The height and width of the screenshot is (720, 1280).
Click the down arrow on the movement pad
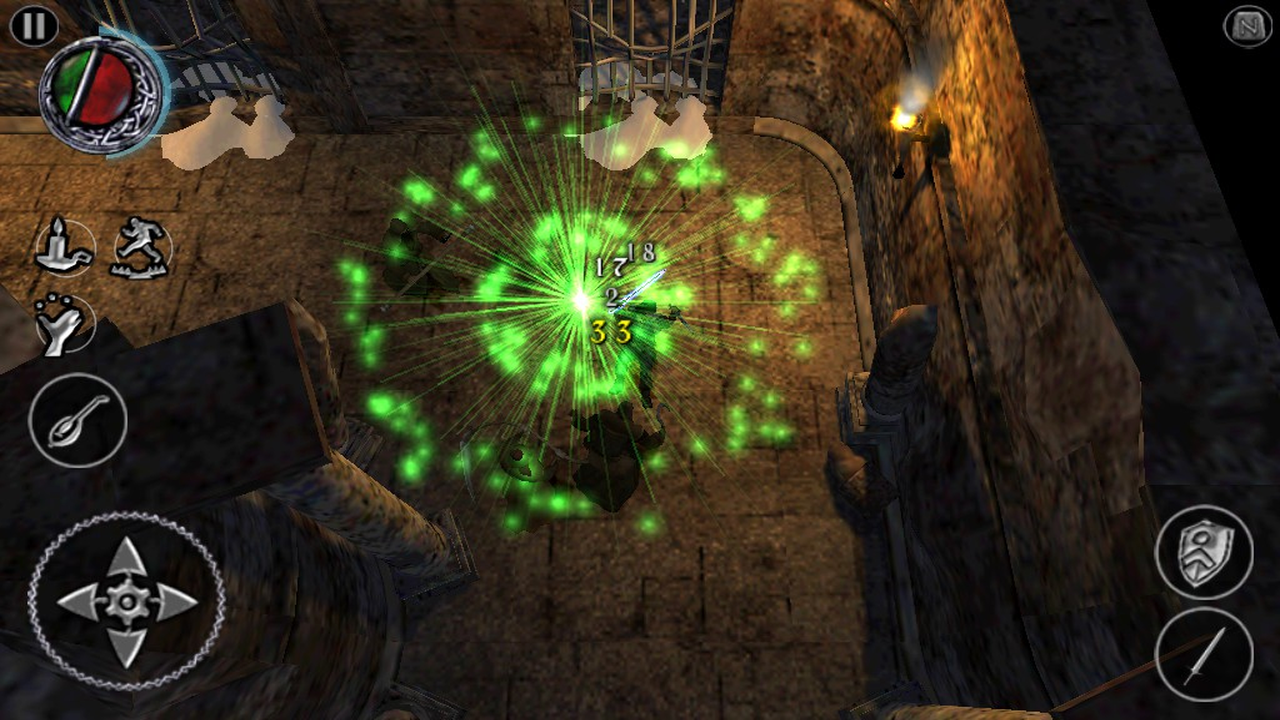click(127, 647)
